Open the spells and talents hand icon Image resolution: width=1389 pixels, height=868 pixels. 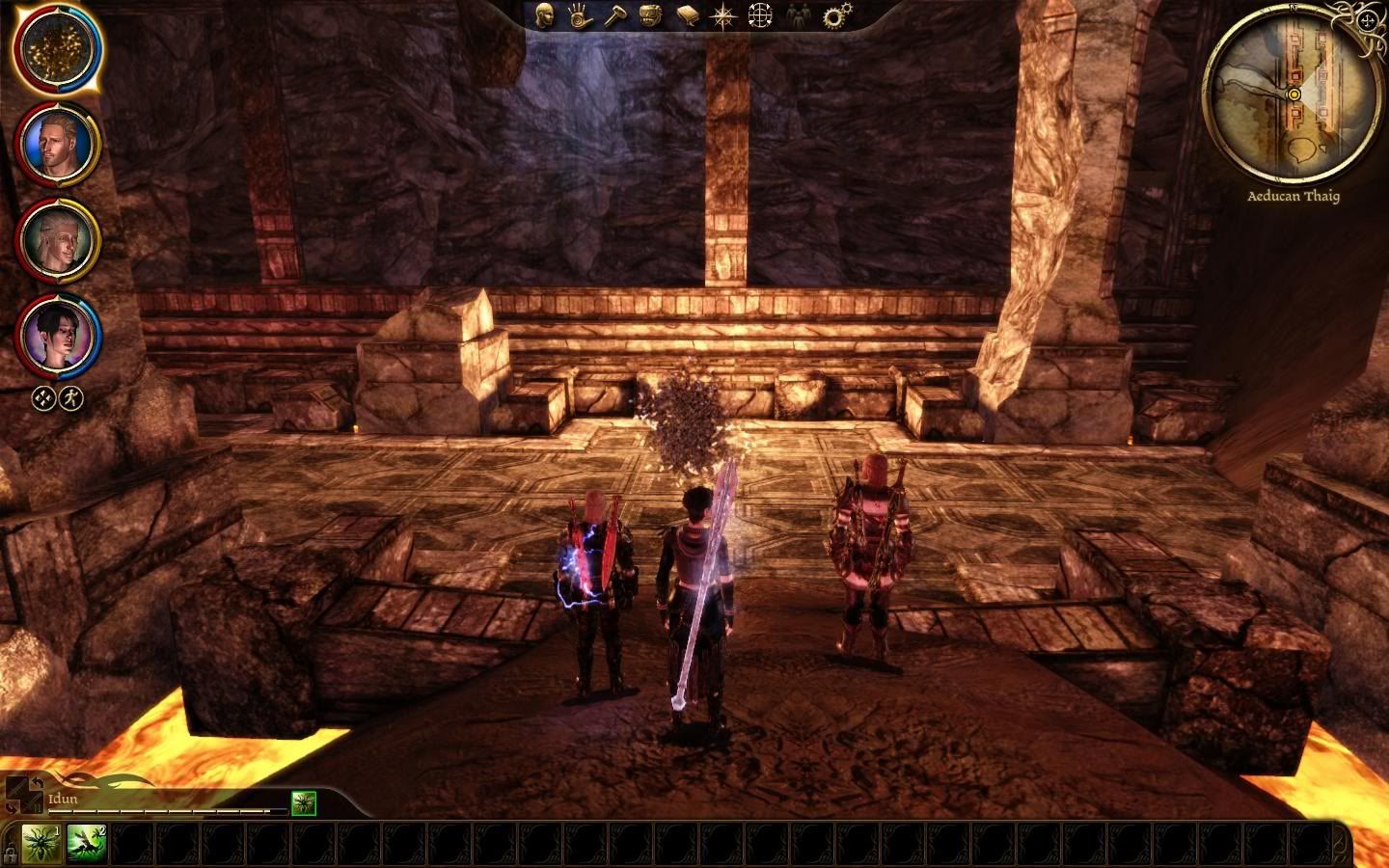click(579, 16)
